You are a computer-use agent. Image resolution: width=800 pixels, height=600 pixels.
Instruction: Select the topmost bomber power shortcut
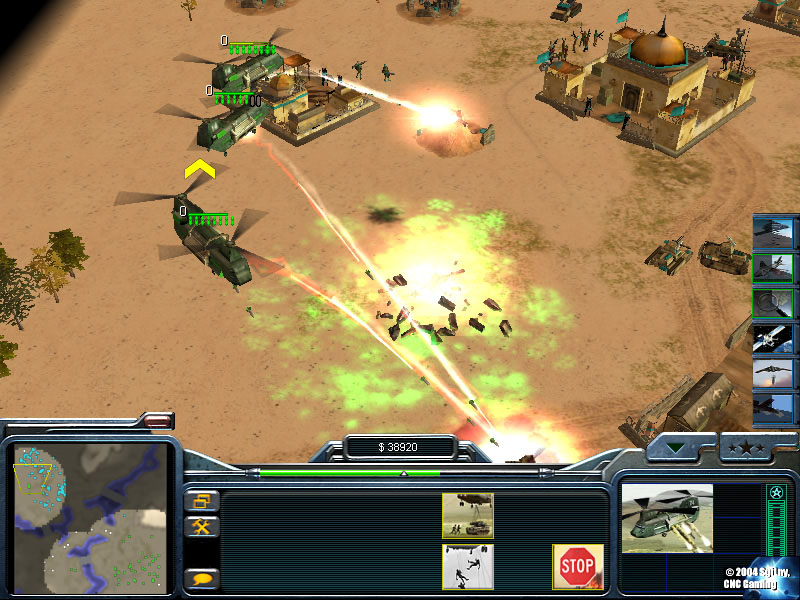(772, 232)
